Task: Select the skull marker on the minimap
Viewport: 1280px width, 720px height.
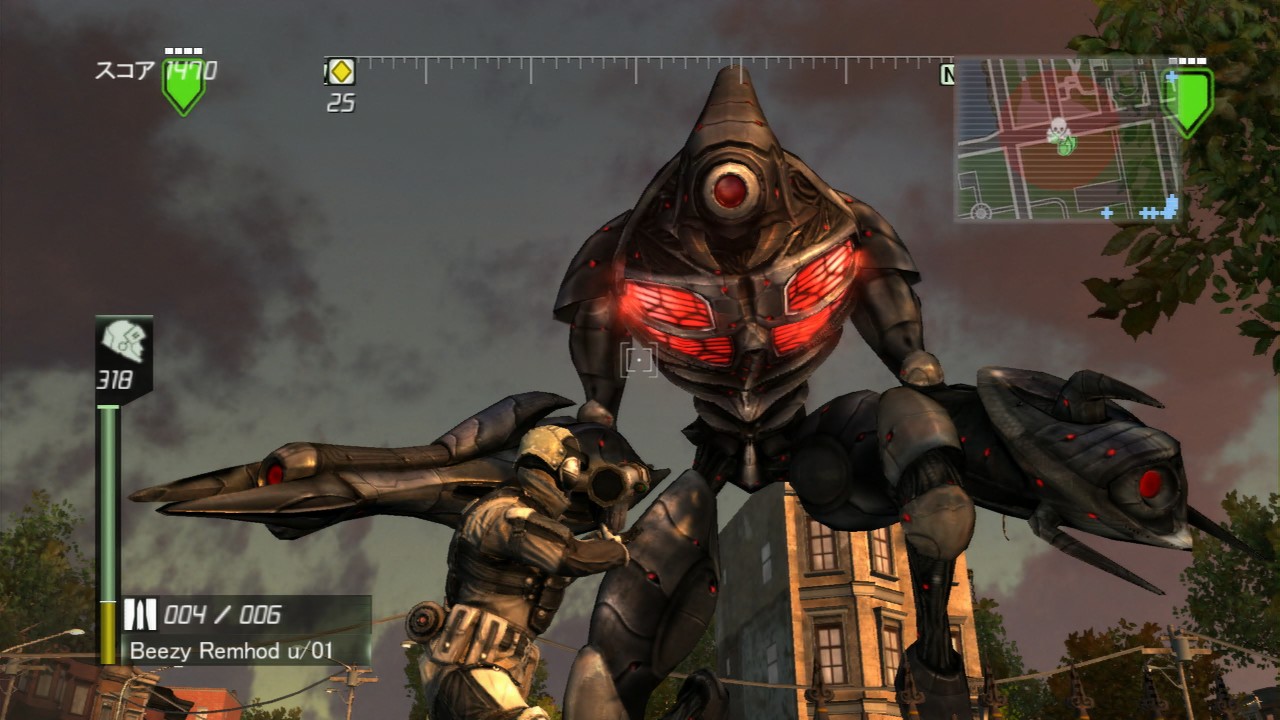Action: point(1057,128)
